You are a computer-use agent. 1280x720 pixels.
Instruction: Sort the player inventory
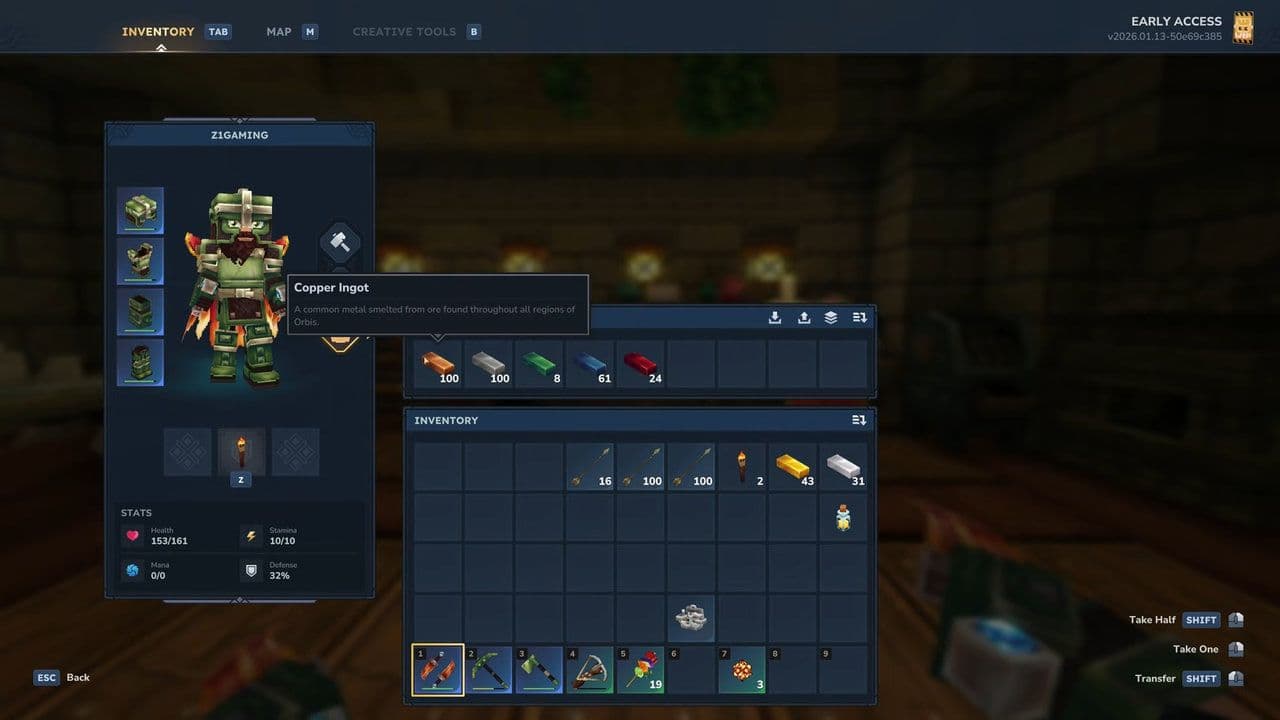(x=859, y=420)
